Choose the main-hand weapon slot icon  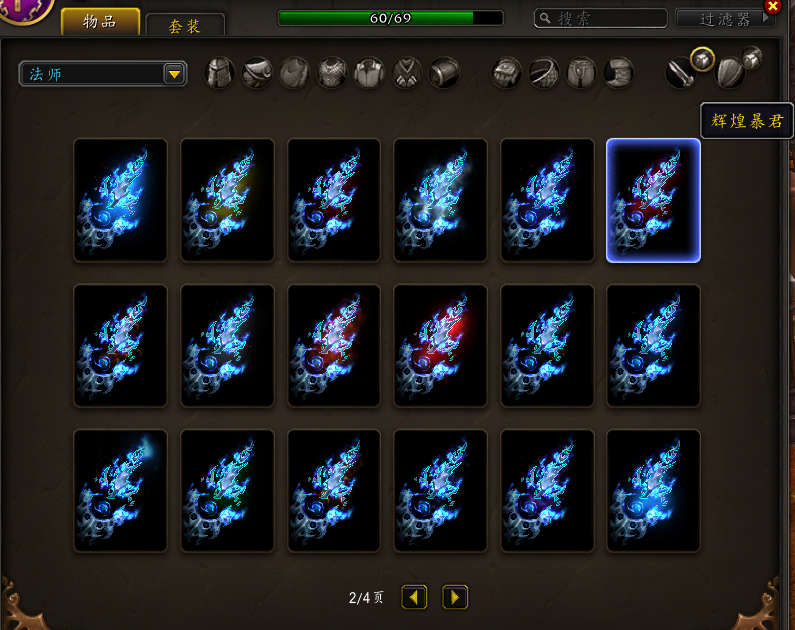[x=681, y=73]
